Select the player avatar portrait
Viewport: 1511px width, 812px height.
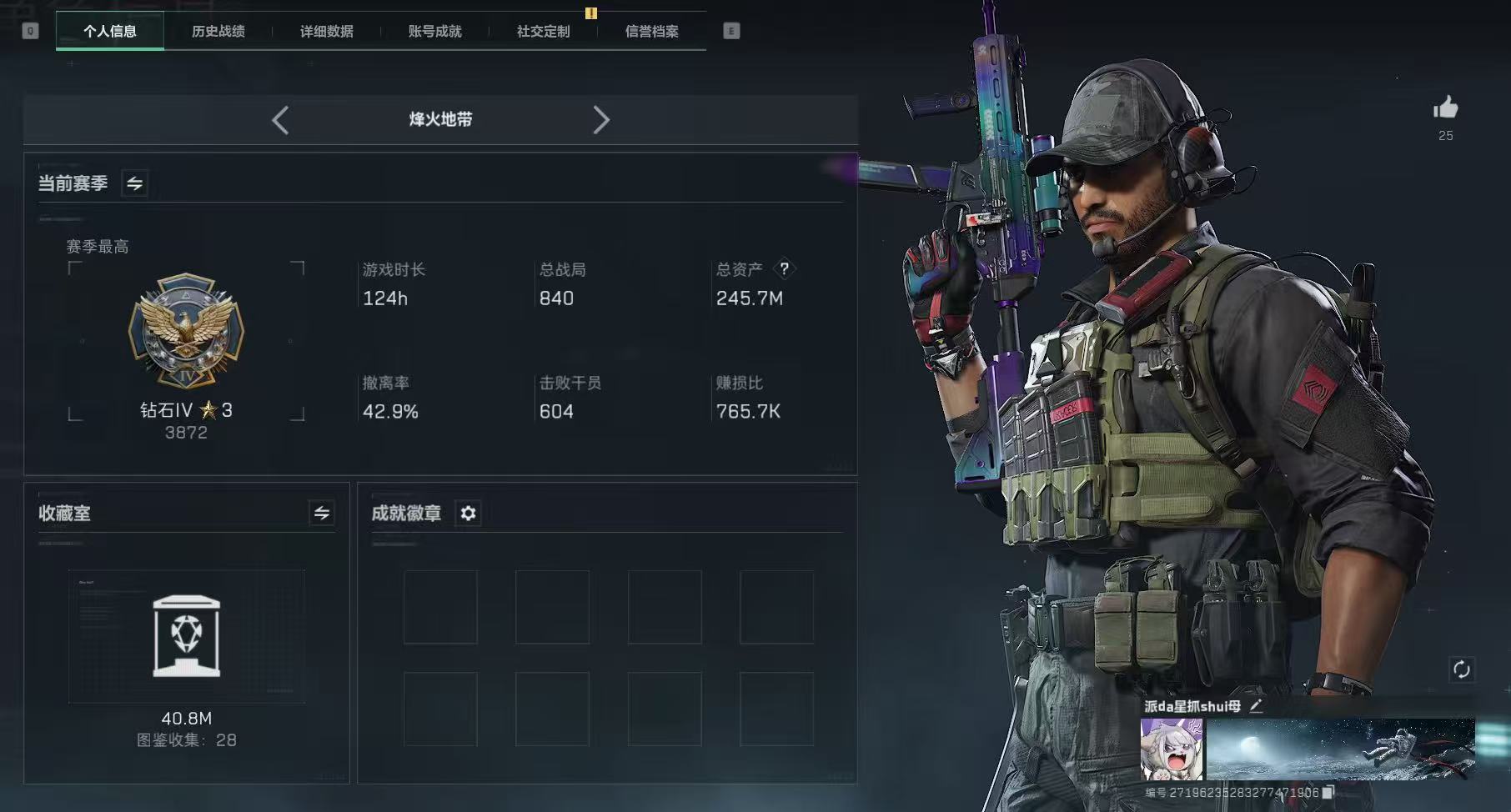pyautogui.click(x=1171, y=749)
